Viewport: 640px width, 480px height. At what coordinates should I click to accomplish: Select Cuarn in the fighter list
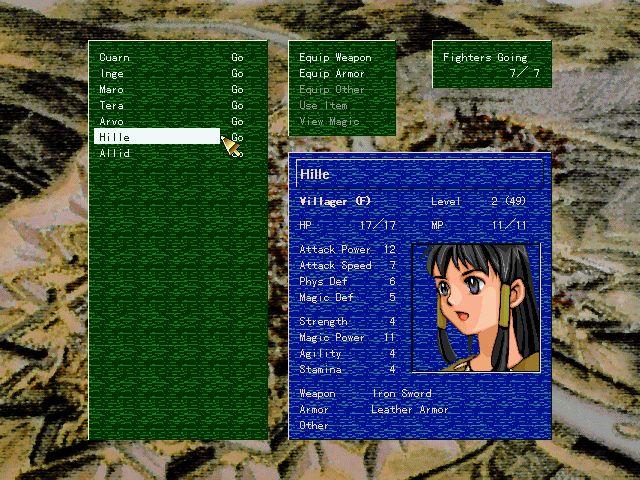114,57
